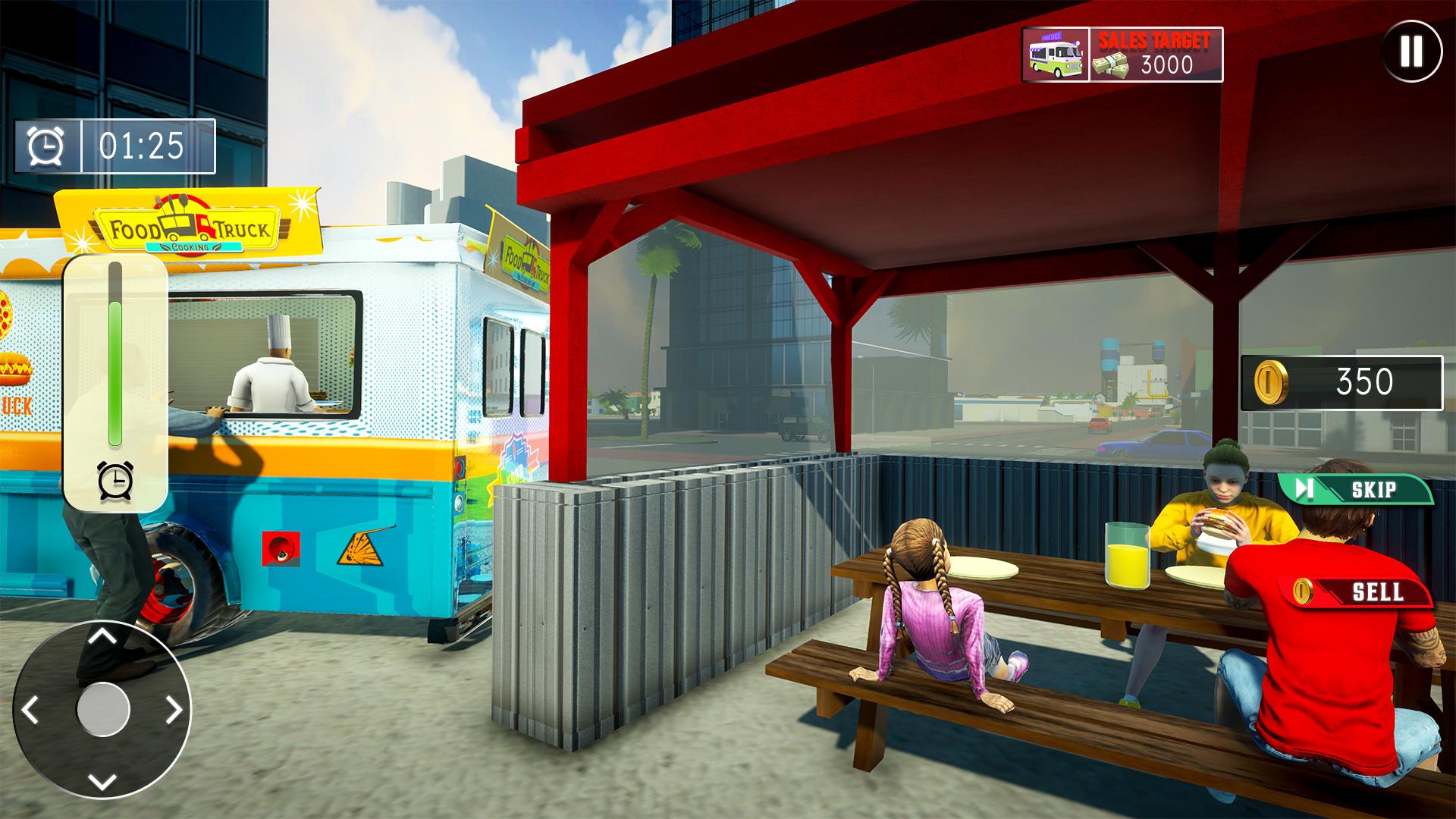Tap the joystick left arrow
Viewport: 1456px width, 819px height.
pyautogui.click(x=30, y=710)
